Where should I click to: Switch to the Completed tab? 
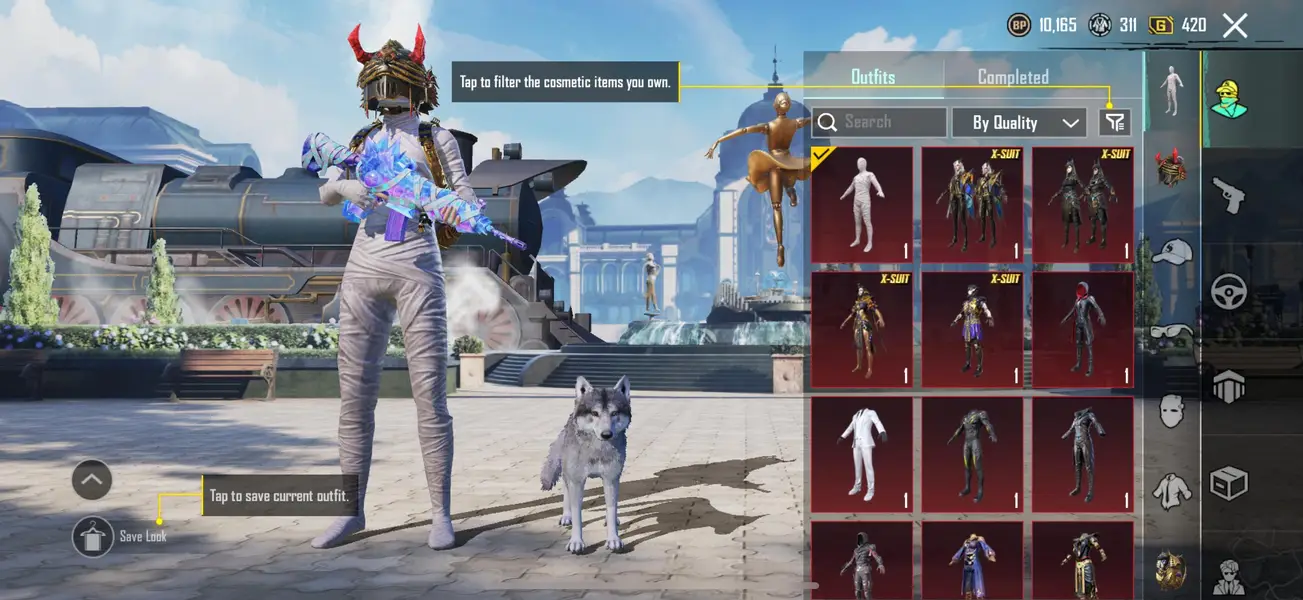click(x=1012, y=77)
